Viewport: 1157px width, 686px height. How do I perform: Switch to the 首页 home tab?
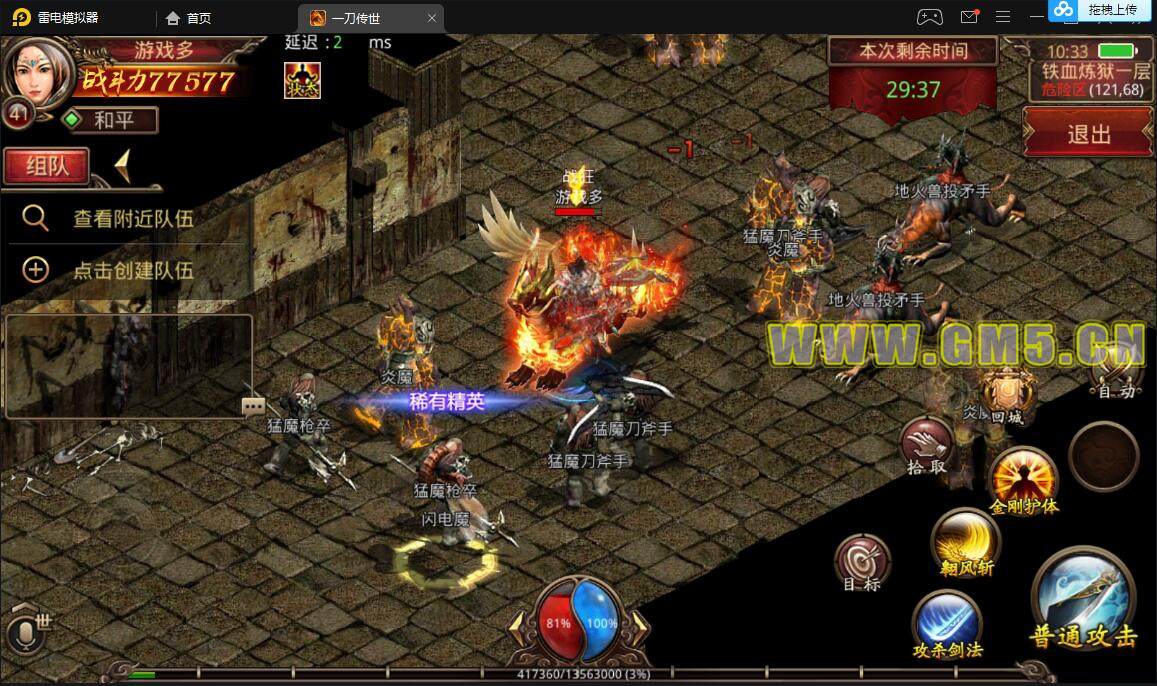pyautogui.click(x=189, y=17)
